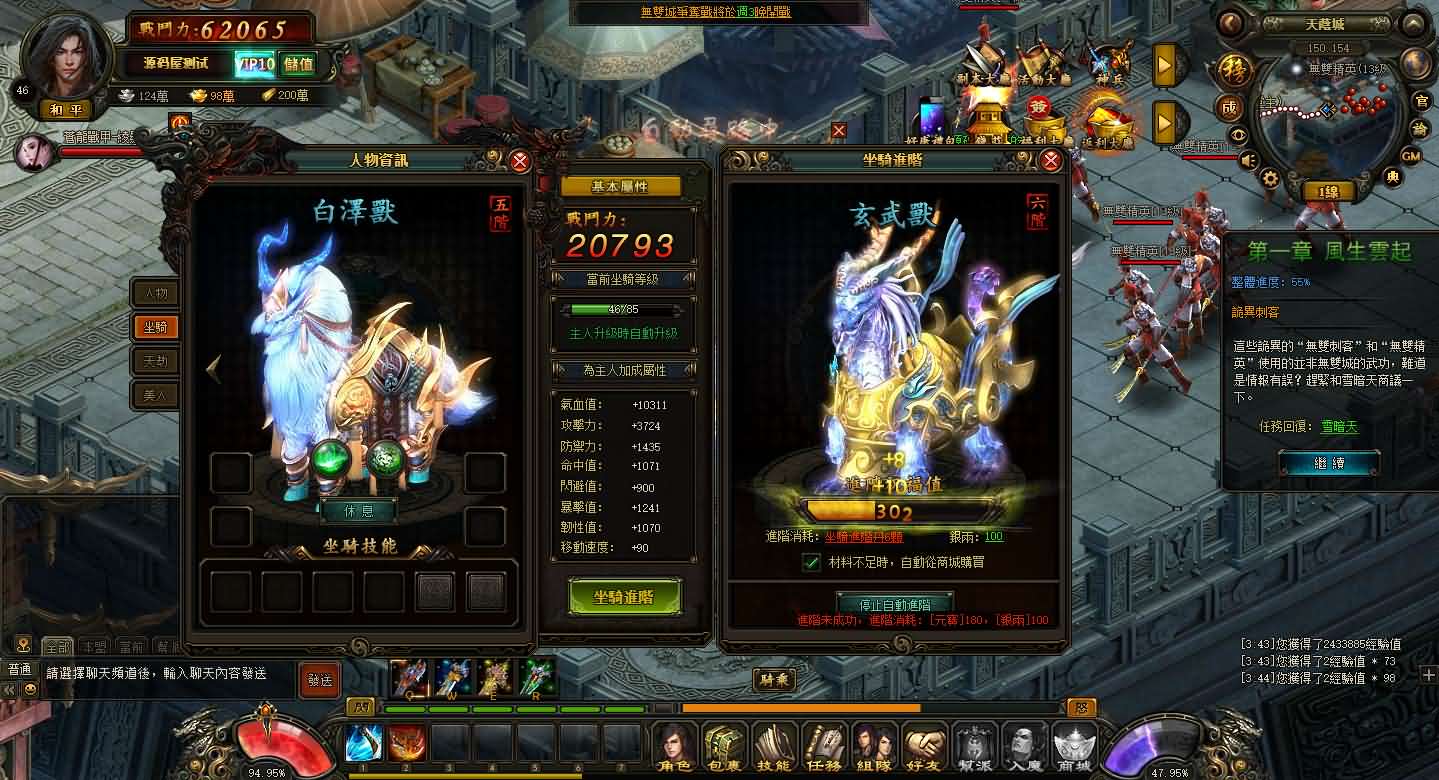Open the 1線 server line selector
1439x780 pixels.
[1328, 190]
